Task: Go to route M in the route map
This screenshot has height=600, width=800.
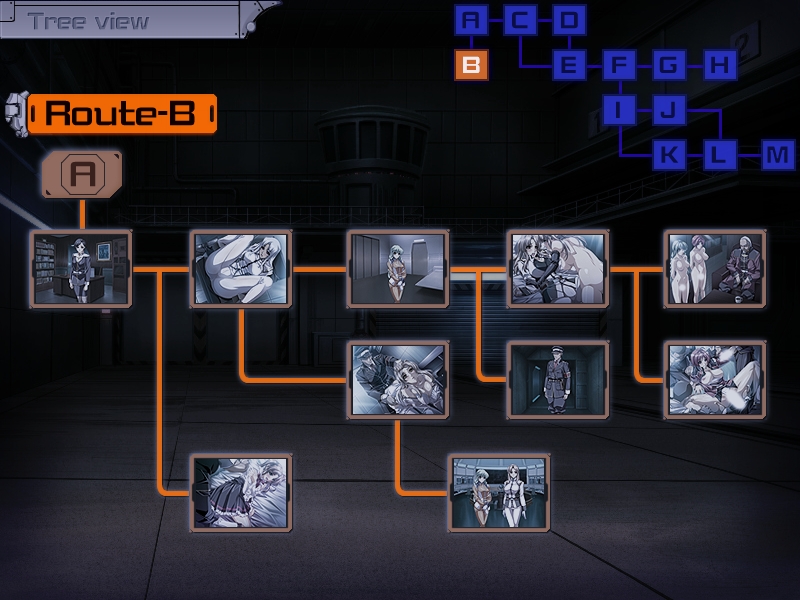Action: [x=777, y=155]
